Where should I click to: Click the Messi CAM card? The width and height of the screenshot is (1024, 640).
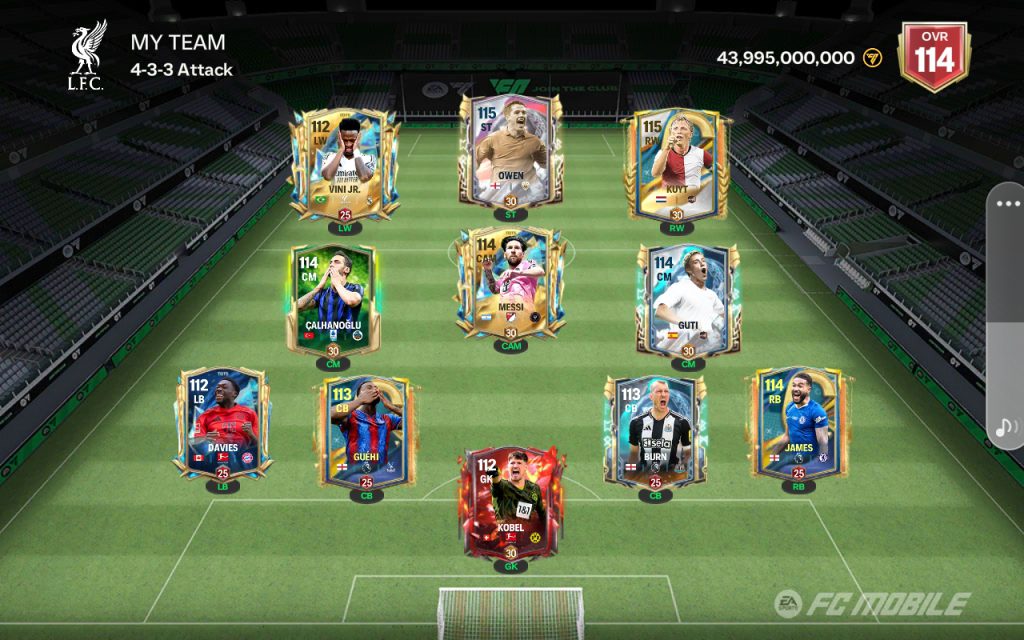[x=510, y=285]
